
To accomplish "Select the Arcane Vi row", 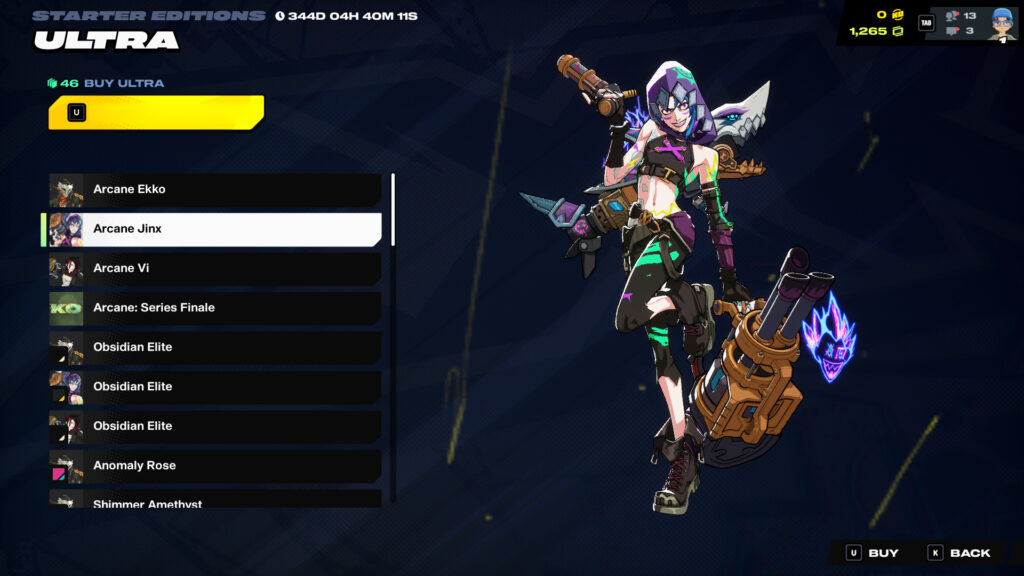I will pos(215,268).
